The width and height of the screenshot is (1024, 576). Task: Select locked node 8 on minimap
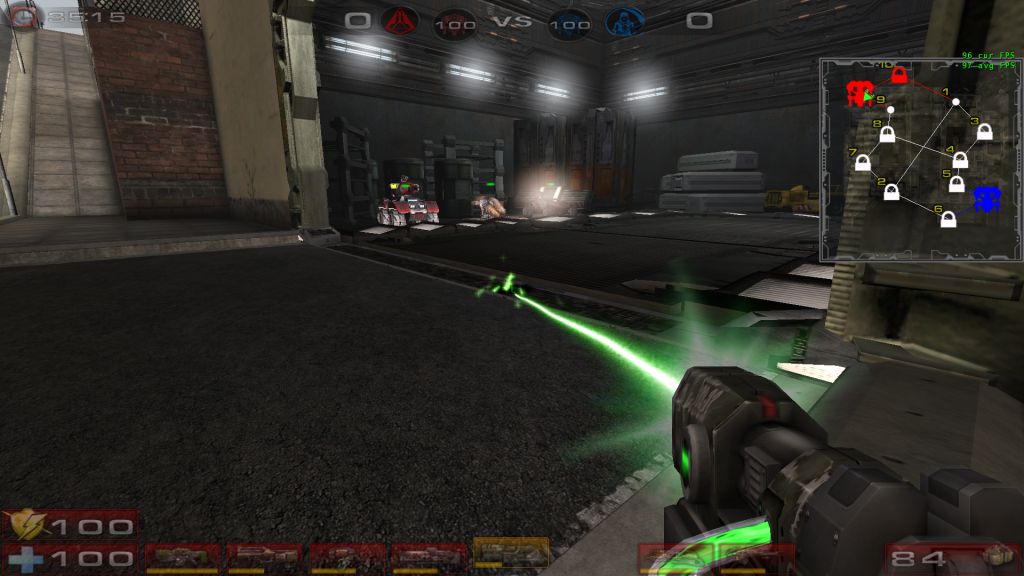(x=887, y=134)
